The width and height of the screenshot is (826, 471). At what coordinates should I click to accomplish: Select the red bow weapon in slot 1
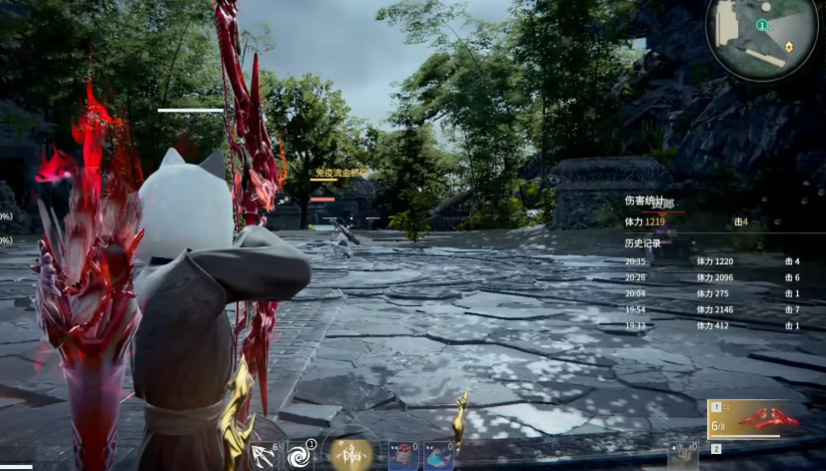point(766,419)
